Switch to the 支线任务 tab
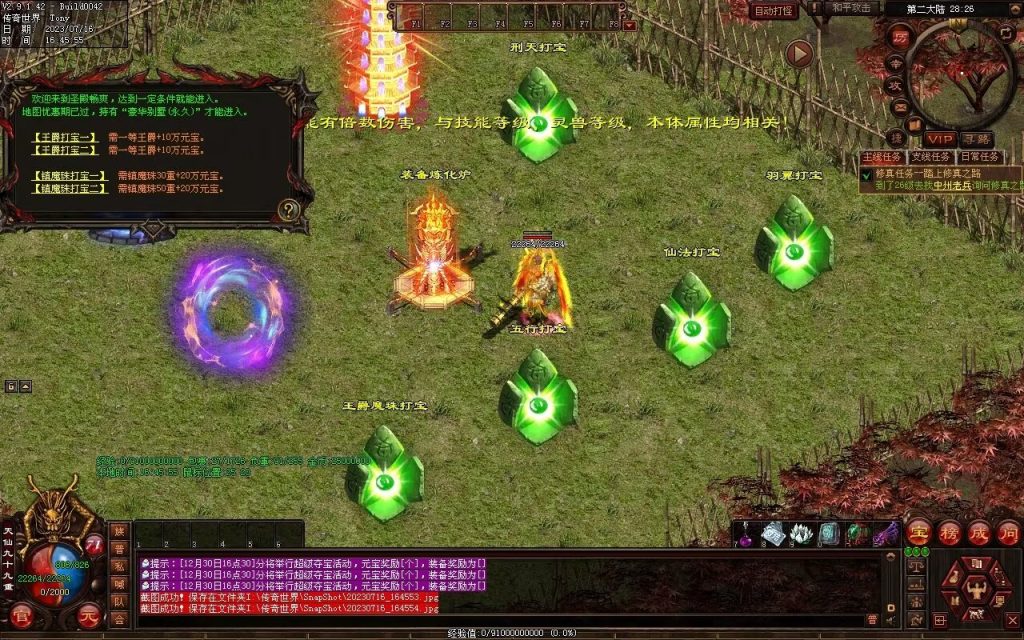Viewport: 1024px width, 640px height. tap(930, 157)
